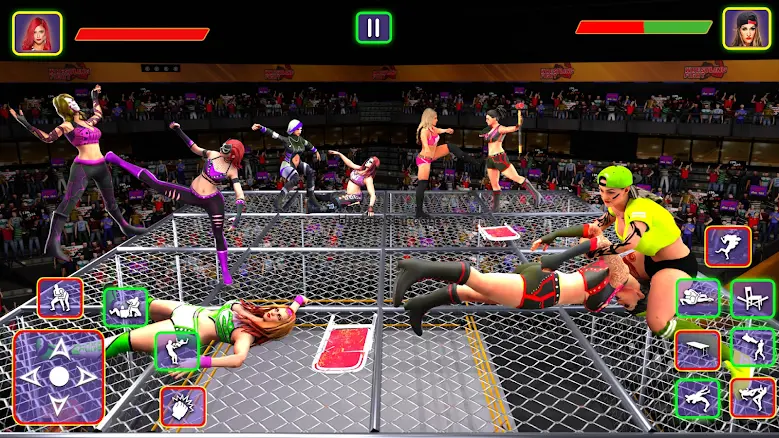Click the directional movement pad

pos(59,377)
